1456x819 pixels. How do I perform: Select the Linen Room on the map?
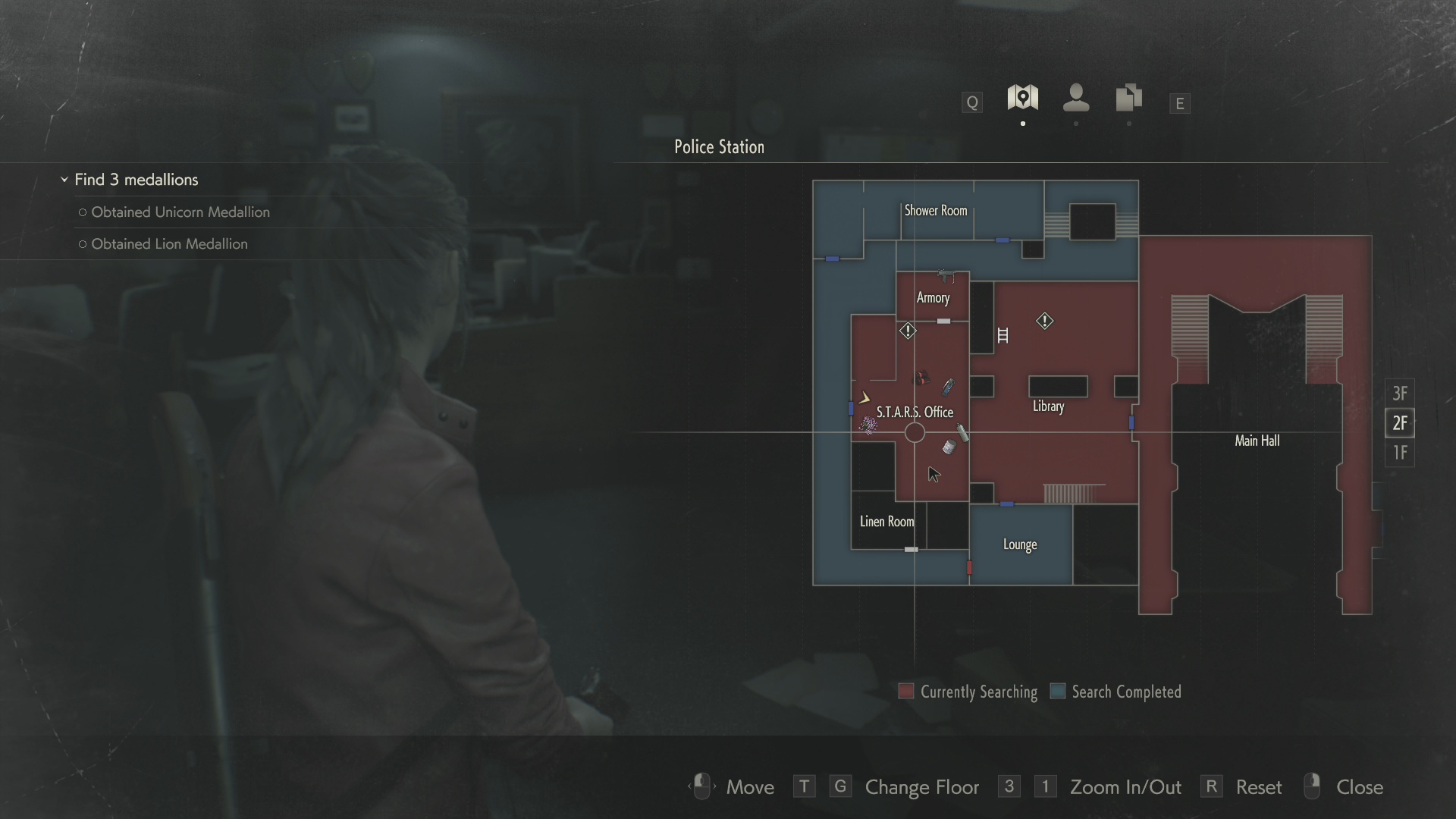point(886,522)
